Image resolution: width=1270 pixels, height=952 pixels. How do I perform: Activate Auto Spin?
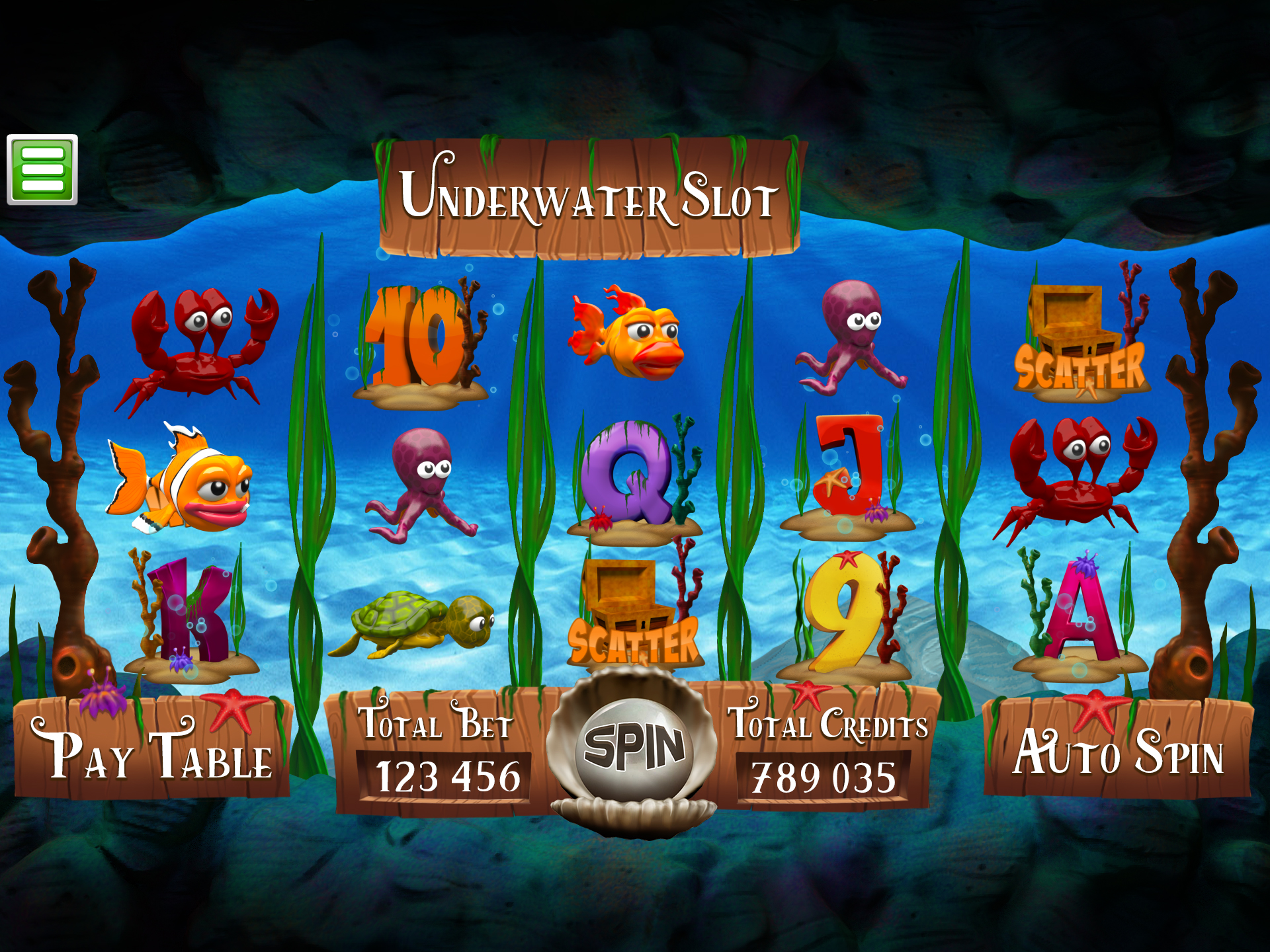coord(1117,751)
